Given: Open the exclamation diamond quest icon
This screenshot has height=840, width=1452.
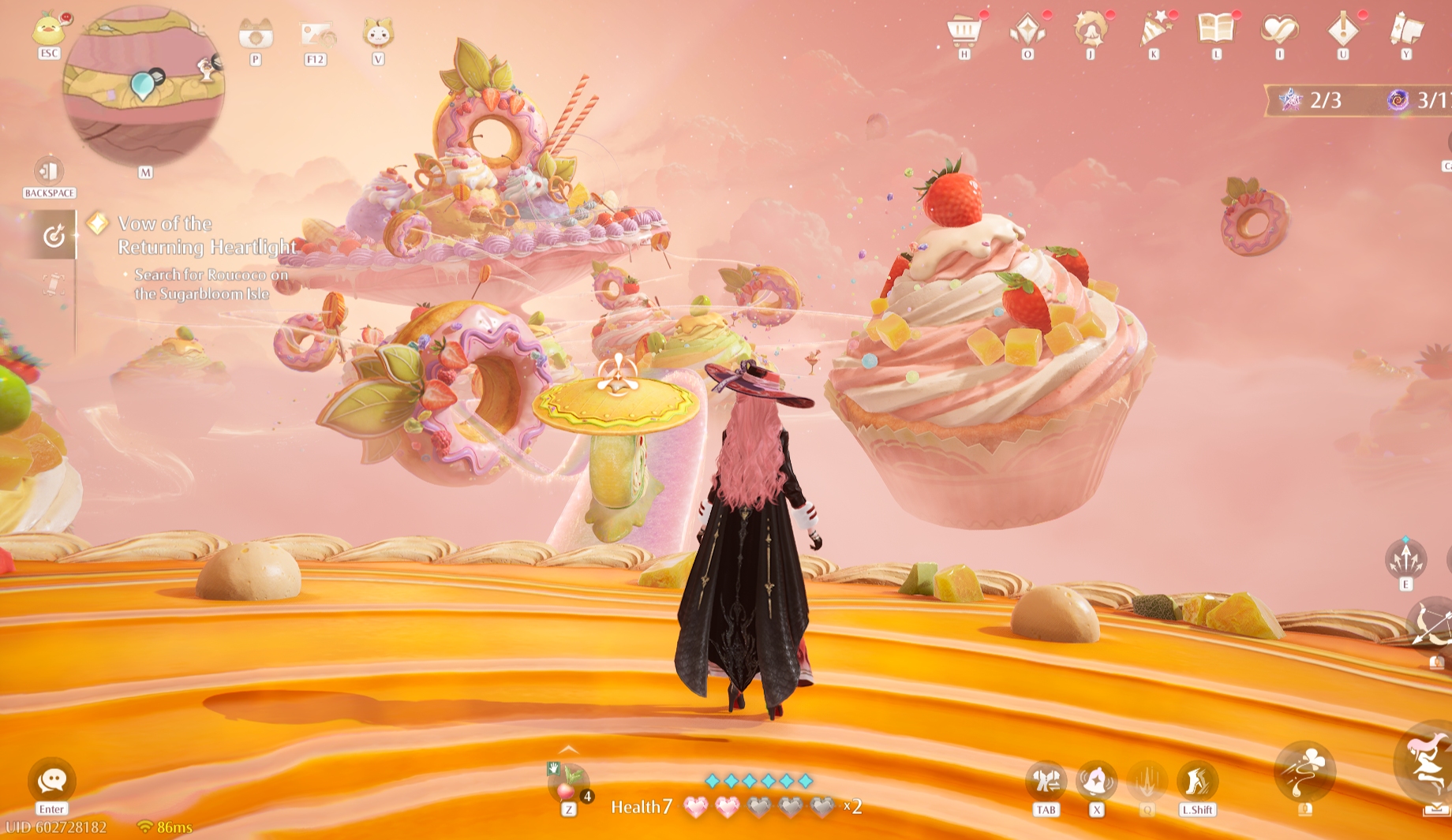Looking at the screenshot, I should point(1342,31).
